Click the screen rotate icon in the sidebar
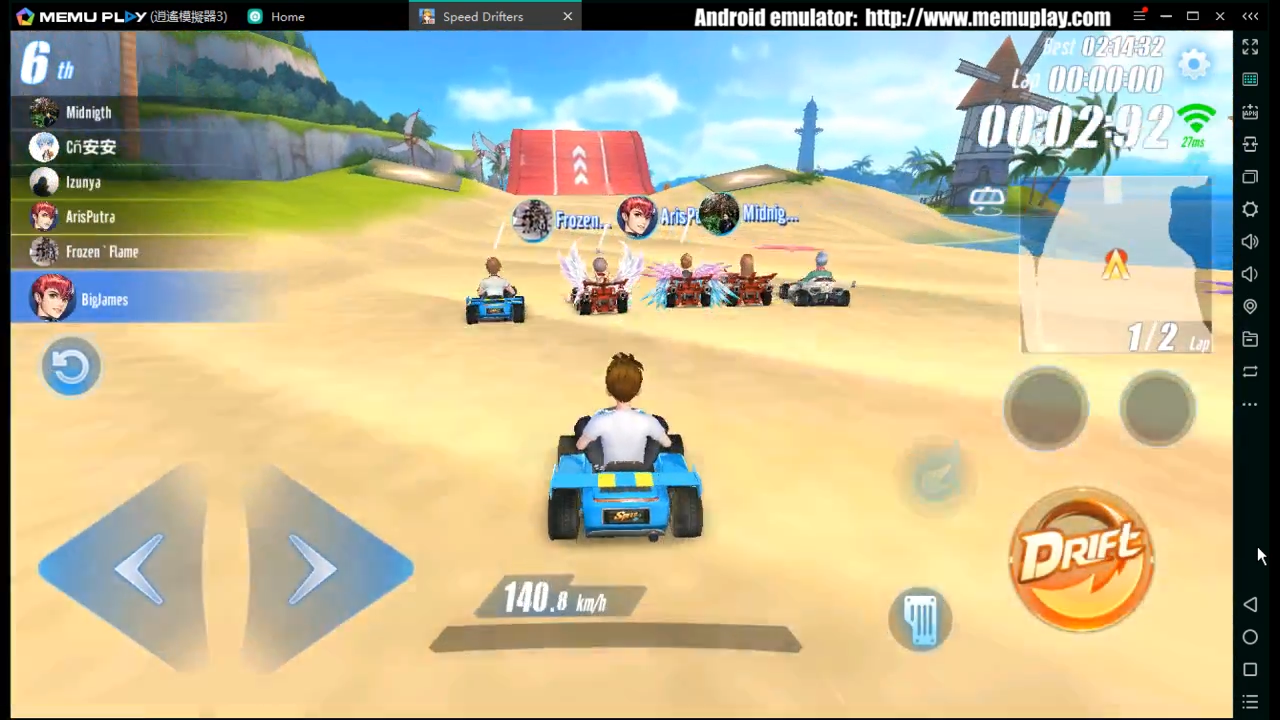The image size is (1280, 720). point(1250,371)
